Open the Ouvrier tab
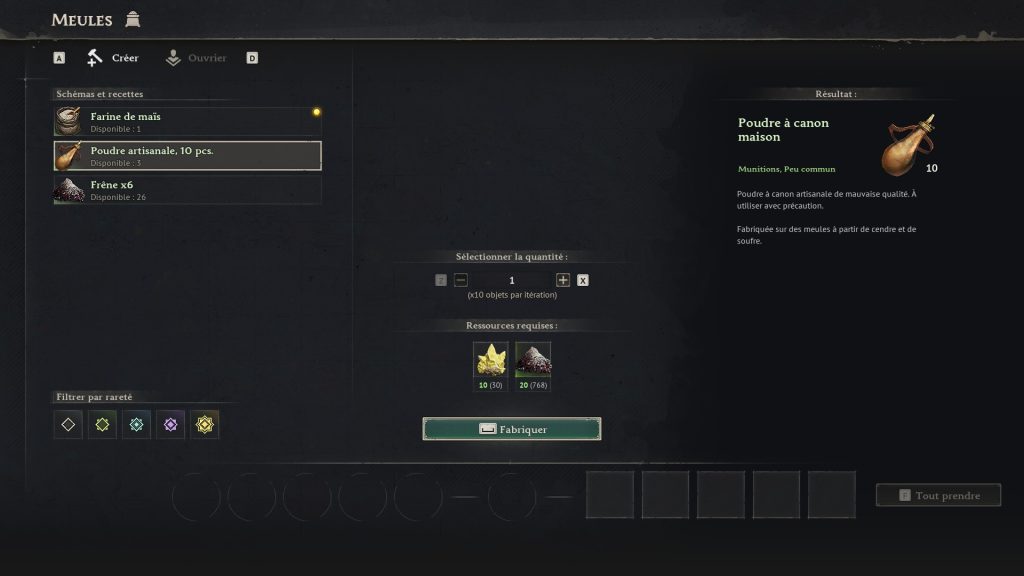 coord(196,58)
